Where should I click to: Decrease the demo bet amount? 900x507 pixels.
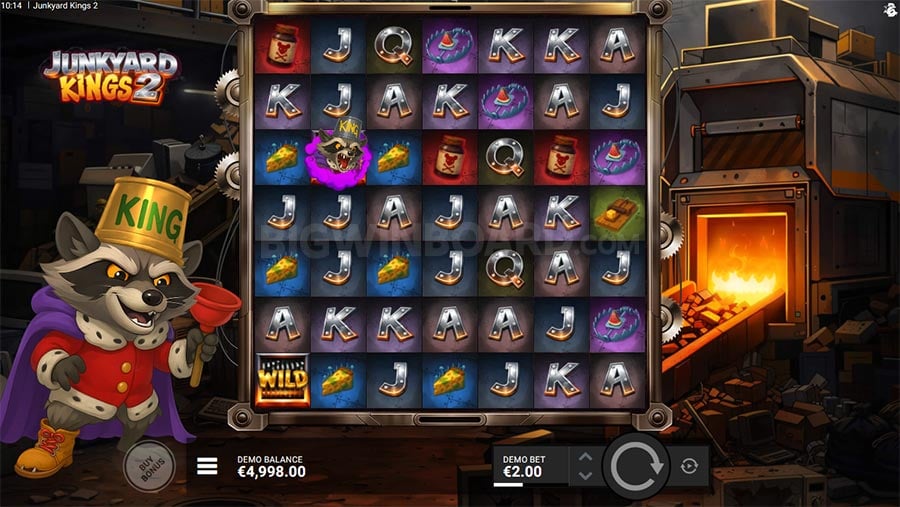point(586,474)
